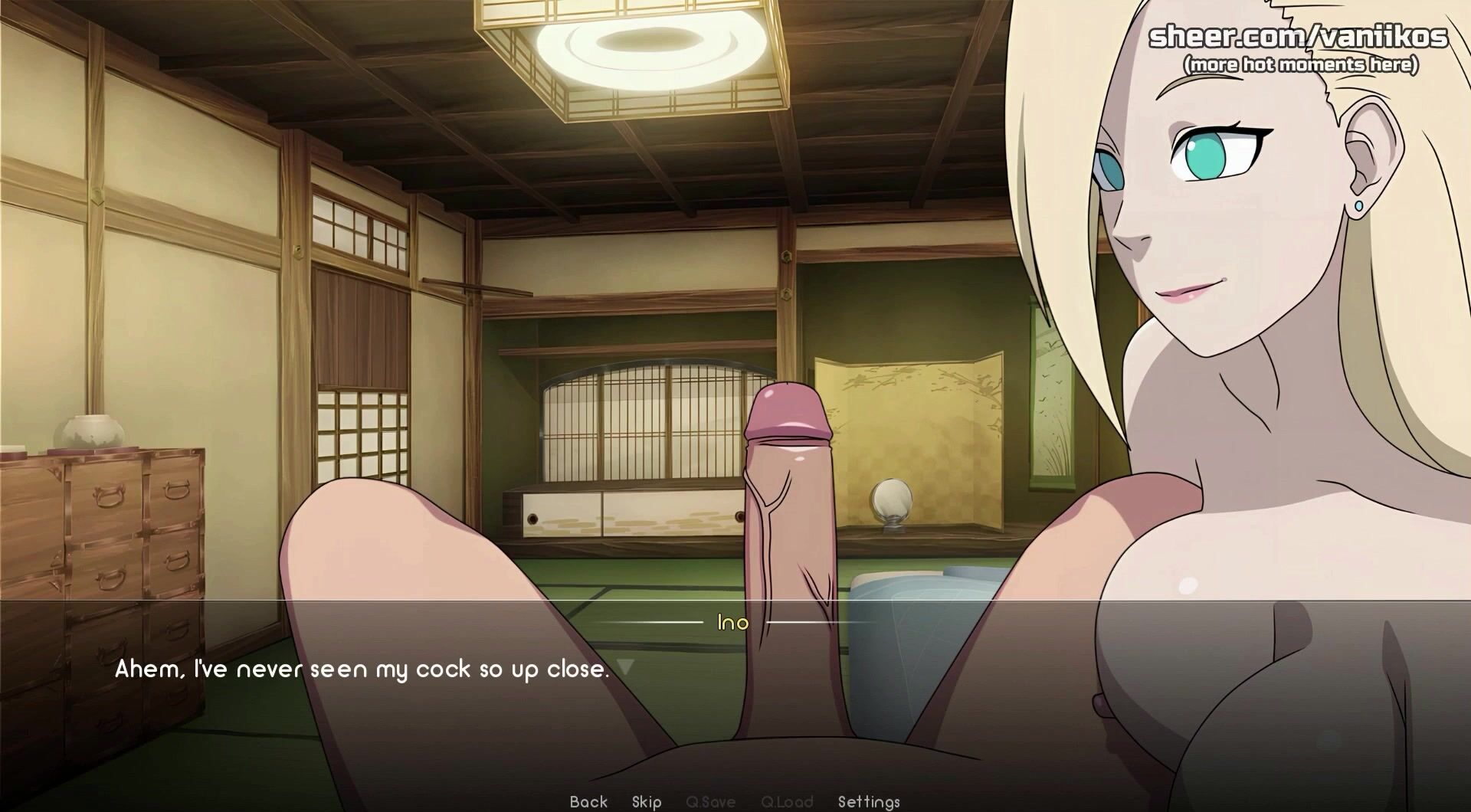
Task: Open the Settings menu
Action: (x=869, y=801)
